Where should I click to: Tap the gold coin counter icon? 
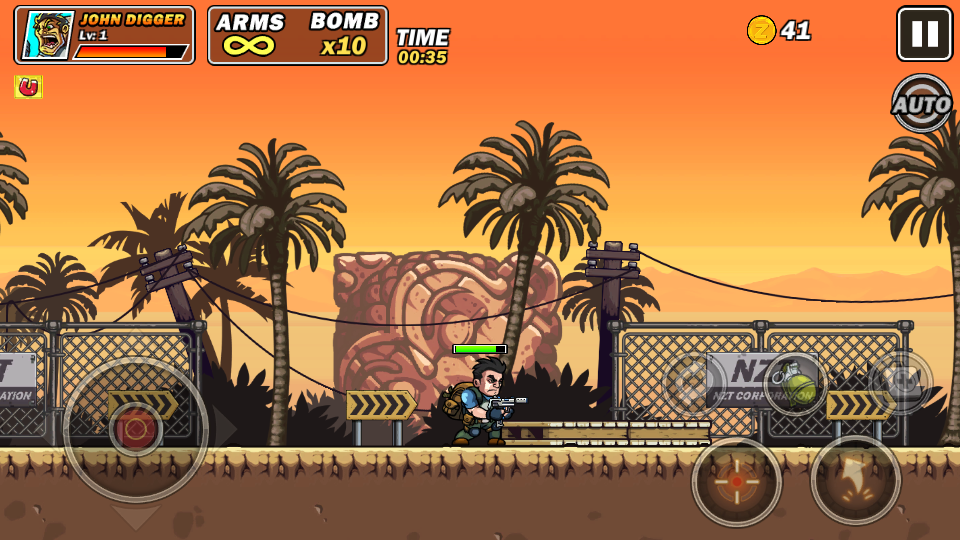click(x=761, y=30)
